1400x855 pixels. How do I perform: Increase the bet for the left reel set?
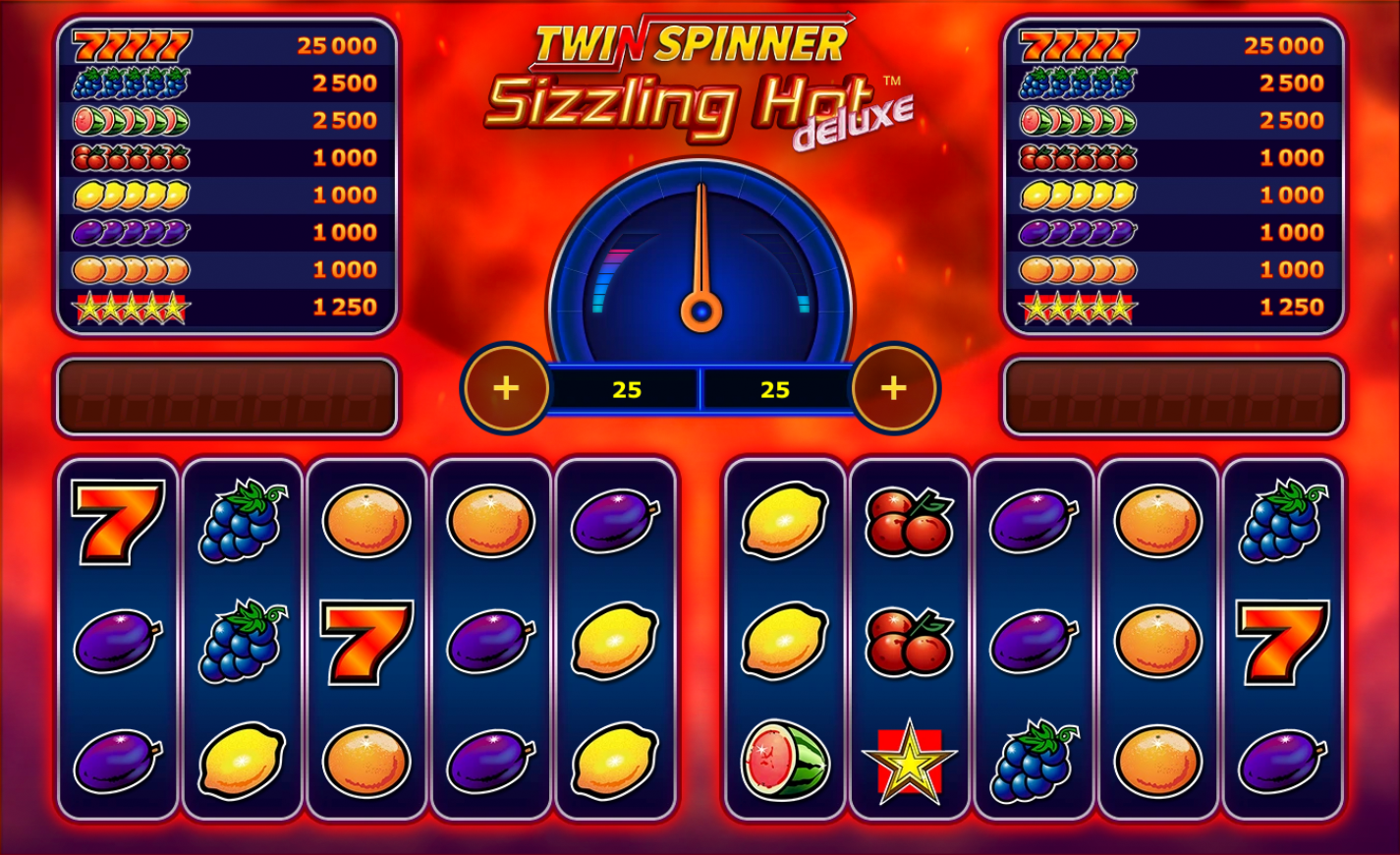tap(506, 388)
